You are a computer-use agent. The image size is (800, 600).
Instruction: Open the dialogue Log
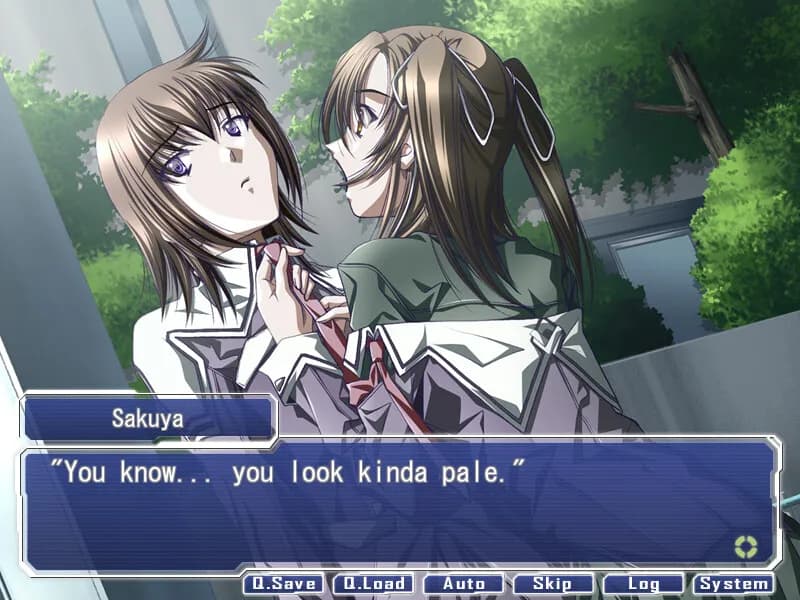pyautogui.click(x=643, y=584)
